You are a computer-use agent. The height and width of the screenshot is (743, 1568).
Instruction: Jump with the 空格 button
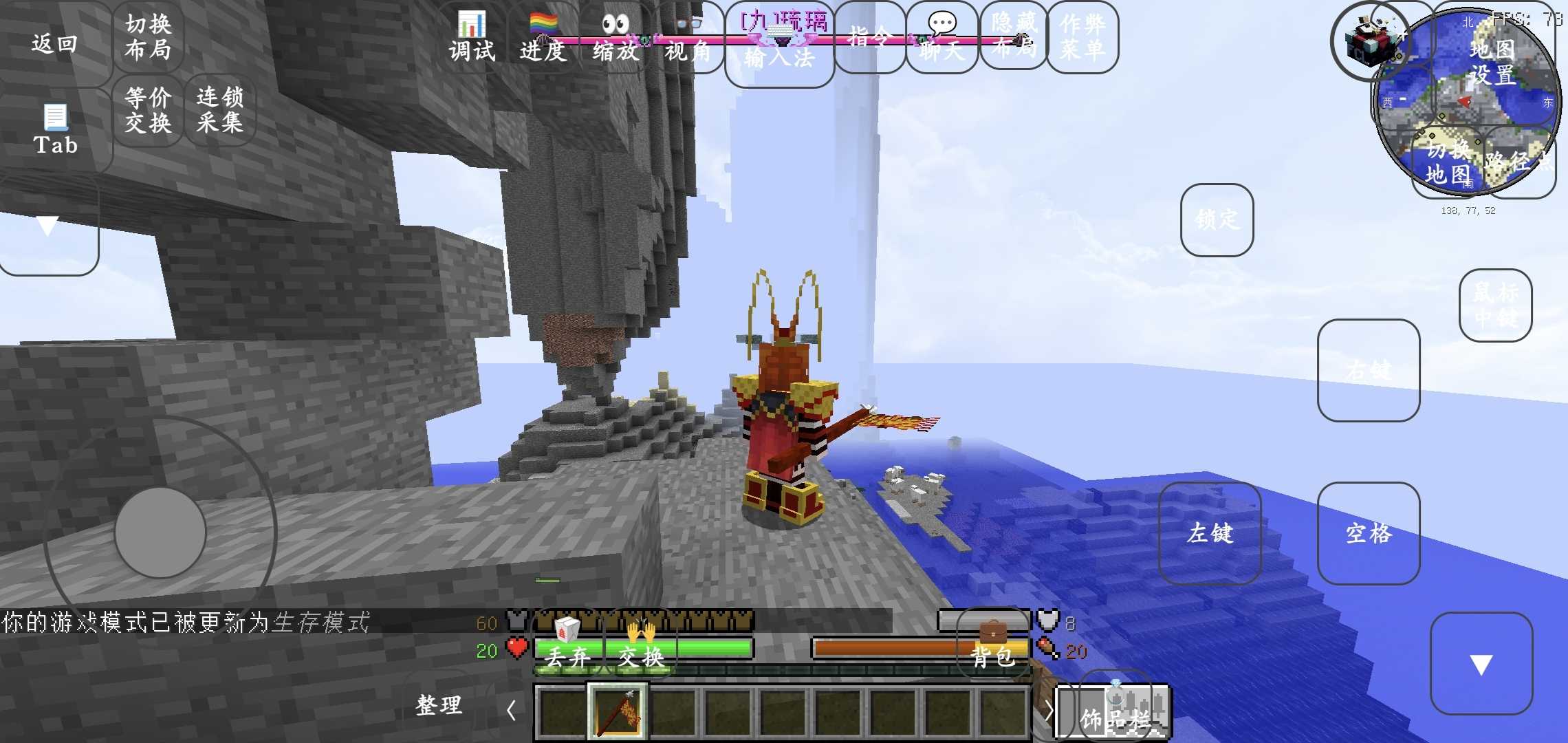coord(1369,533)
